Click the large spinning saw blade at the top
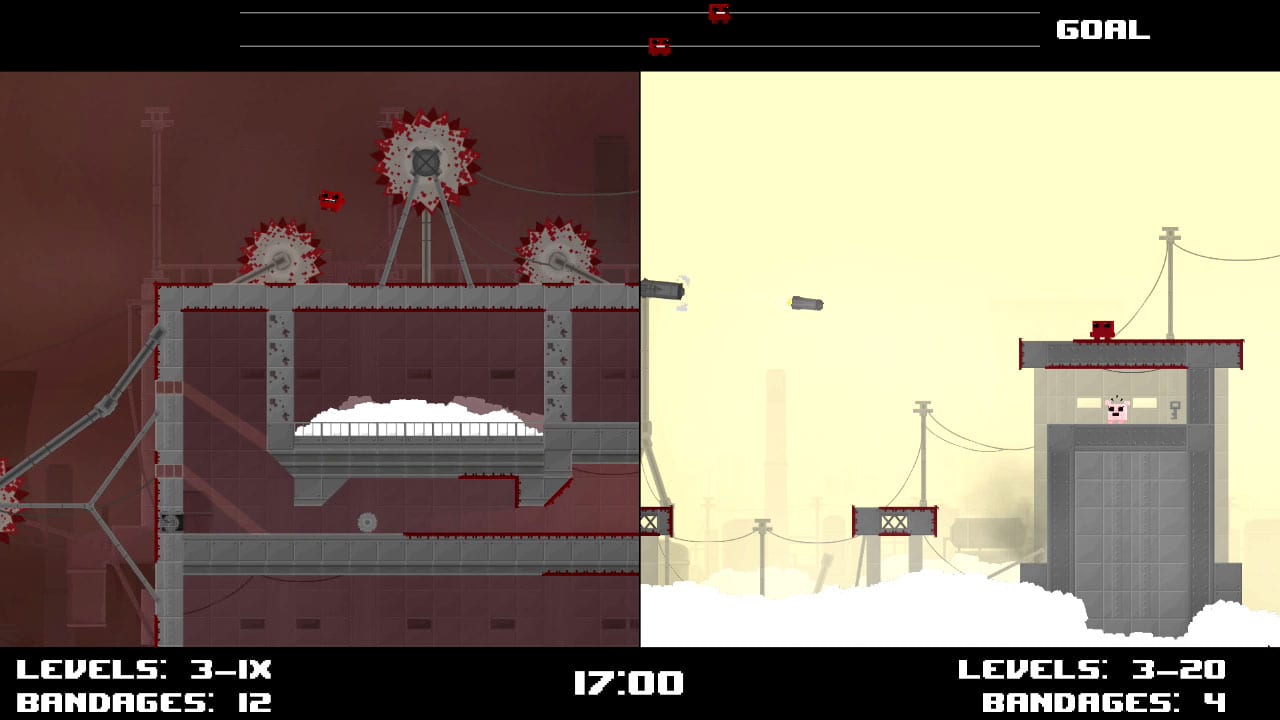The image size is (1280, 720). coord(424,158)
